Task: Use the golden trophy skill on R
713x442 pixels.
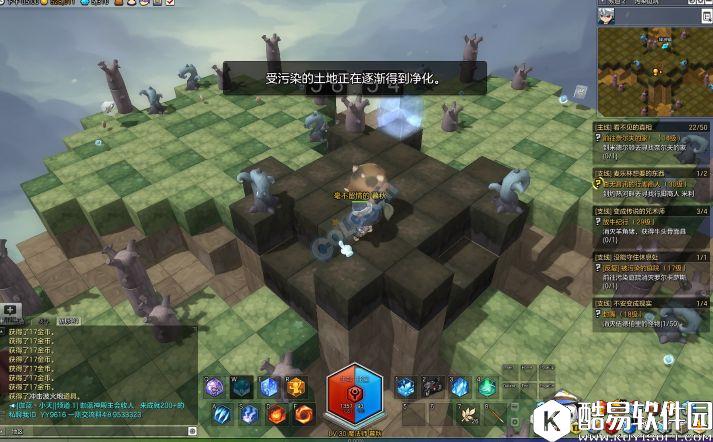Action: [x=295, y=388]
